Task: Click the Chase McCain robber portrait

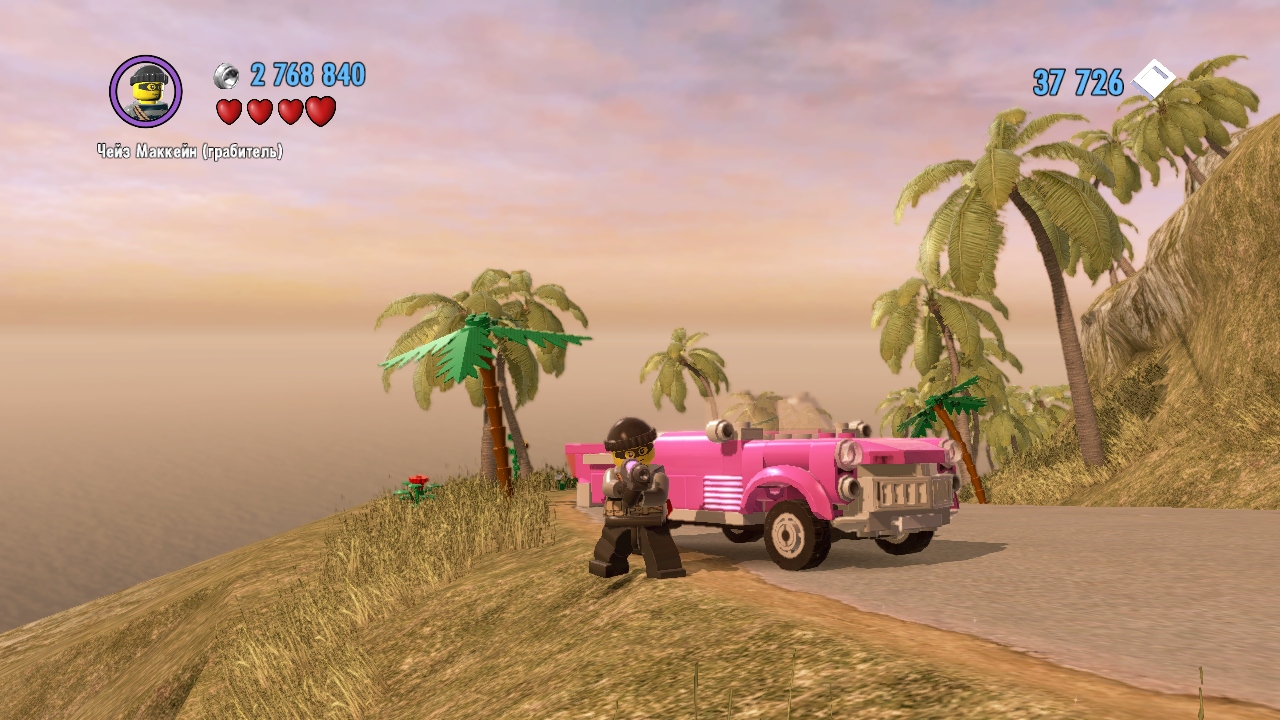Action: coord(146,92)
